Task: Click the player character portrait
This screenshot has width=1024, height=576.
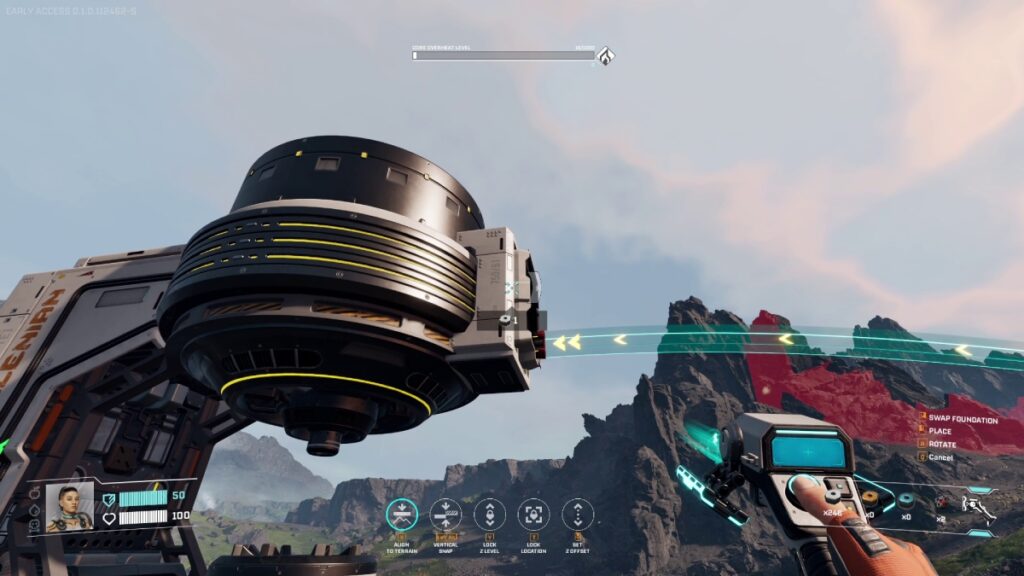Action: tap(69, 507)
